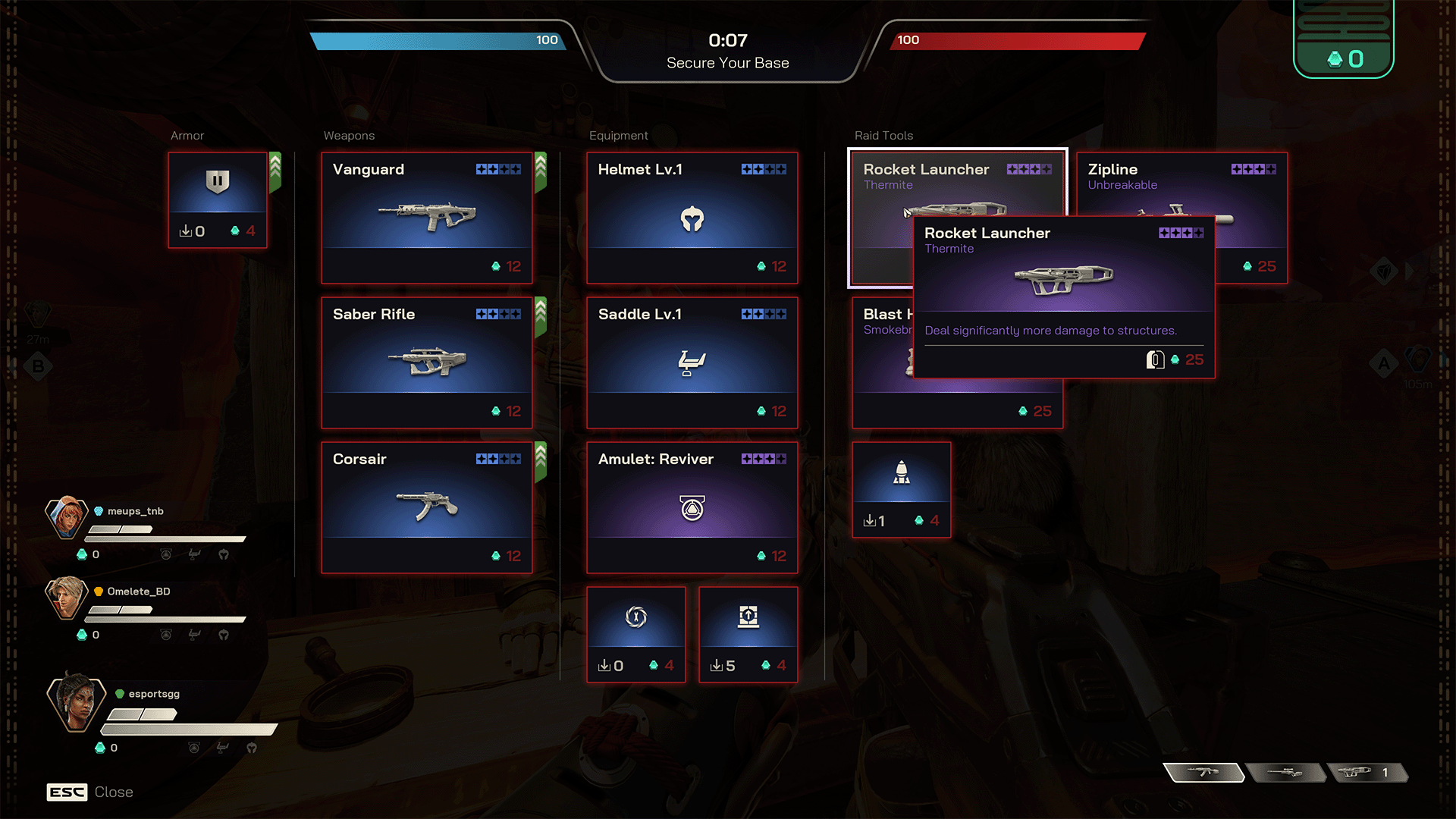
Task: Select teammate Omelete_BD's portrait
Action: pos(66,598)
